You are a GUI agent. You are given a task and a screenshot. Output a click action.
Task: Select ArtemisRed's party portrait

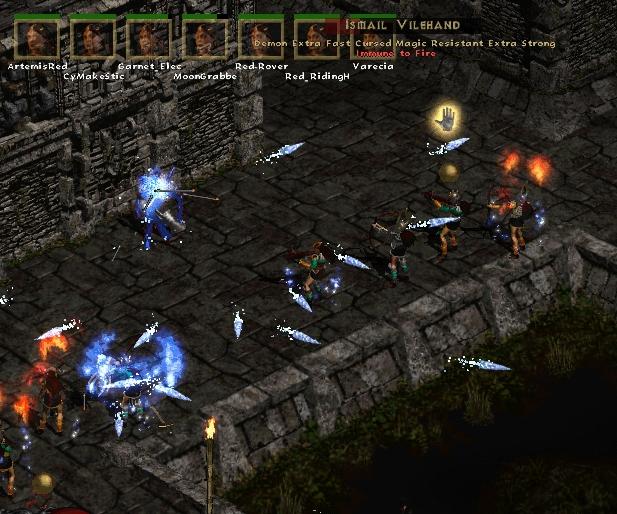pos(37,38)
